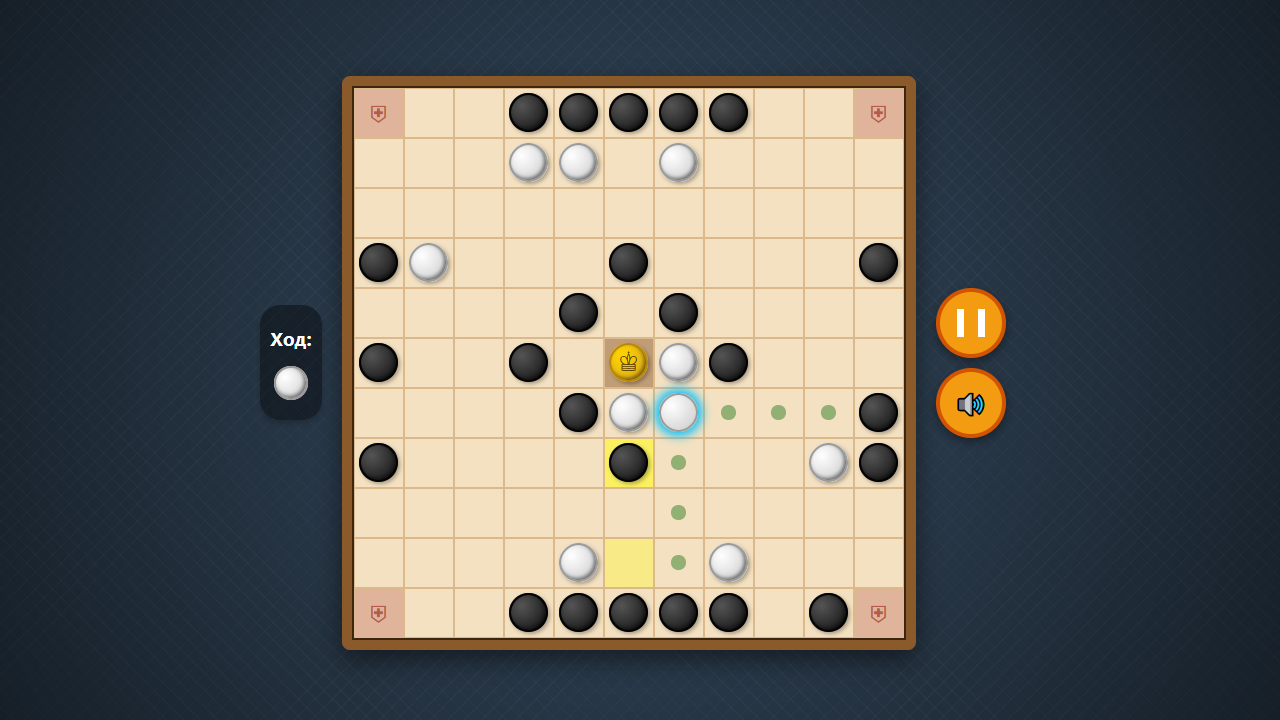Viewport: 1280px width, 720px height.
Task: Select the rightmost black piece in the bottom row
Action: pyautogui.click(x=828, y=612)
